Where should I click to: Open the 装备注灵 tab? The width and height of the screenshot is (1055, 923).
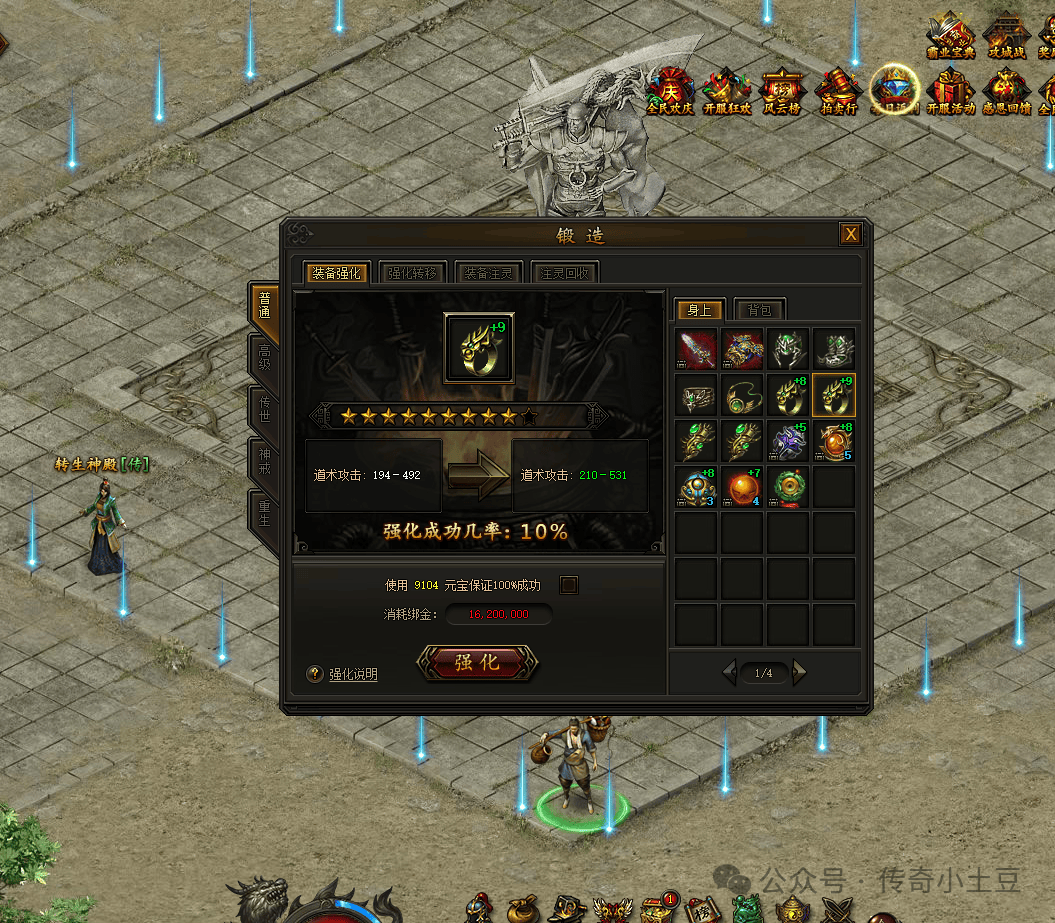[488, 273]
